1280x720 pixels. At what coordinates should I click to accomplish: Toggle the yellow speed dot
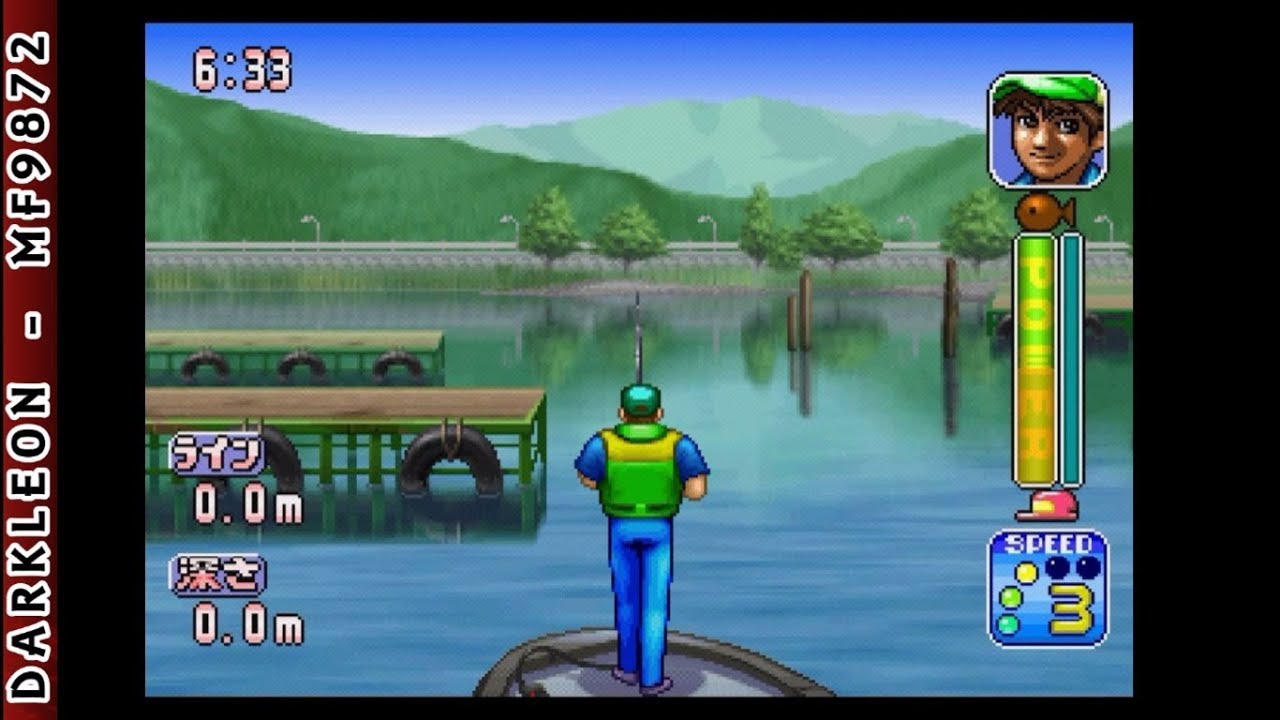(x=1025, y=571)
